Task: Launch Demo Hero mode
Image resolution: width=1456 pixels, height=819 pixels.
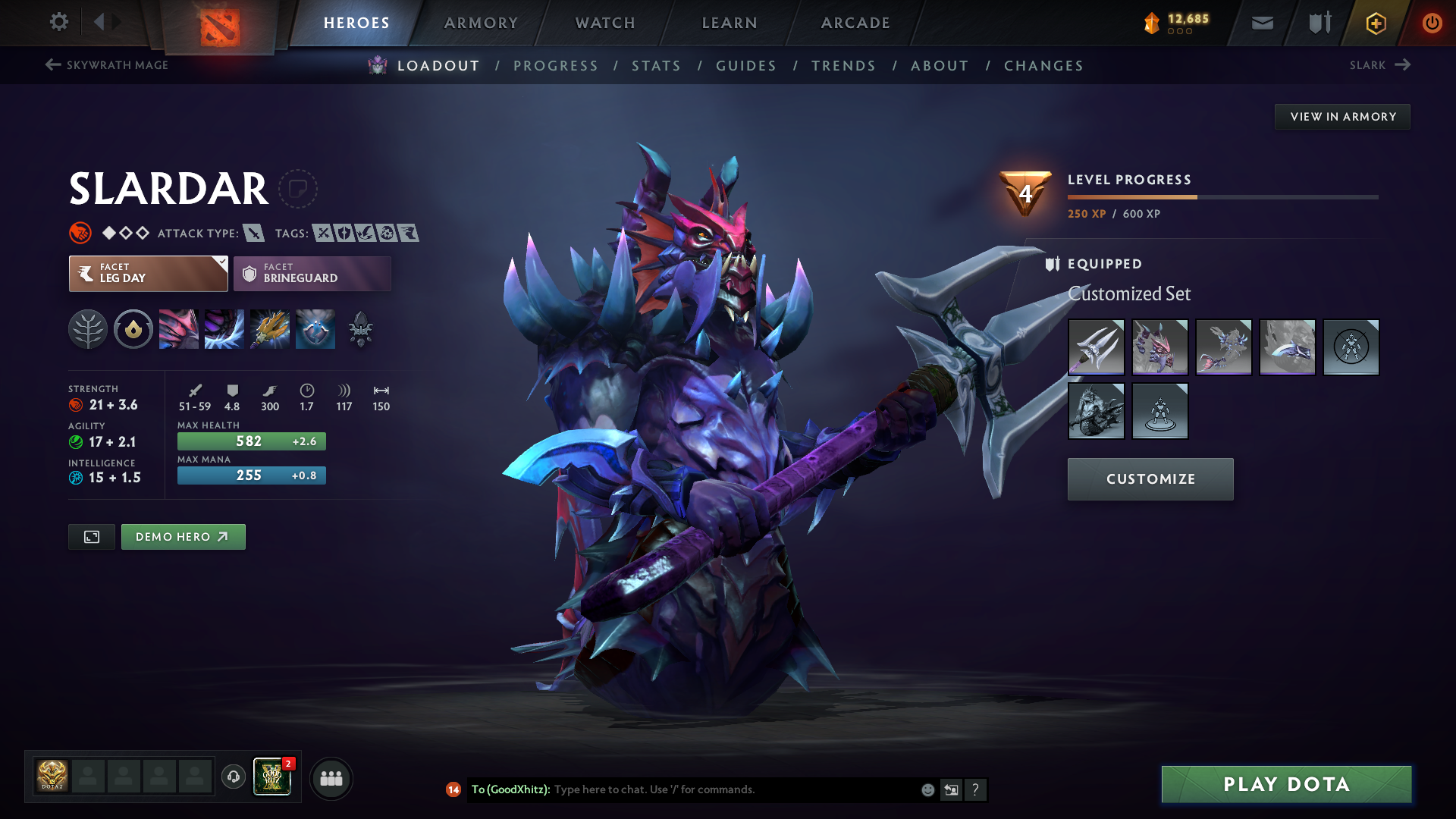Action: [183, 537]
